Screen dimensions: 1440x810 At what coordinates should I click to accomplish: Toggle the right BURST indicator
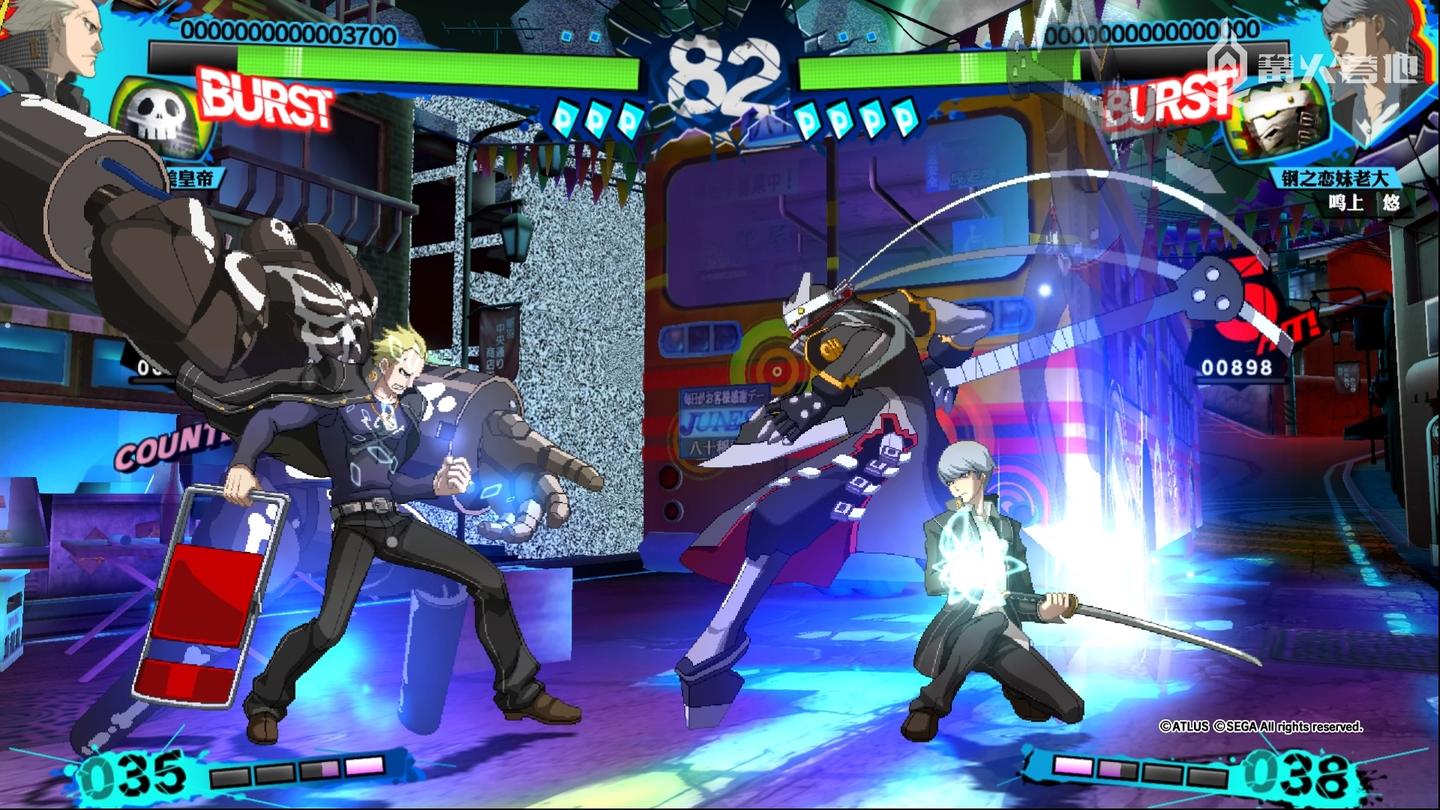pos(1170,100)
